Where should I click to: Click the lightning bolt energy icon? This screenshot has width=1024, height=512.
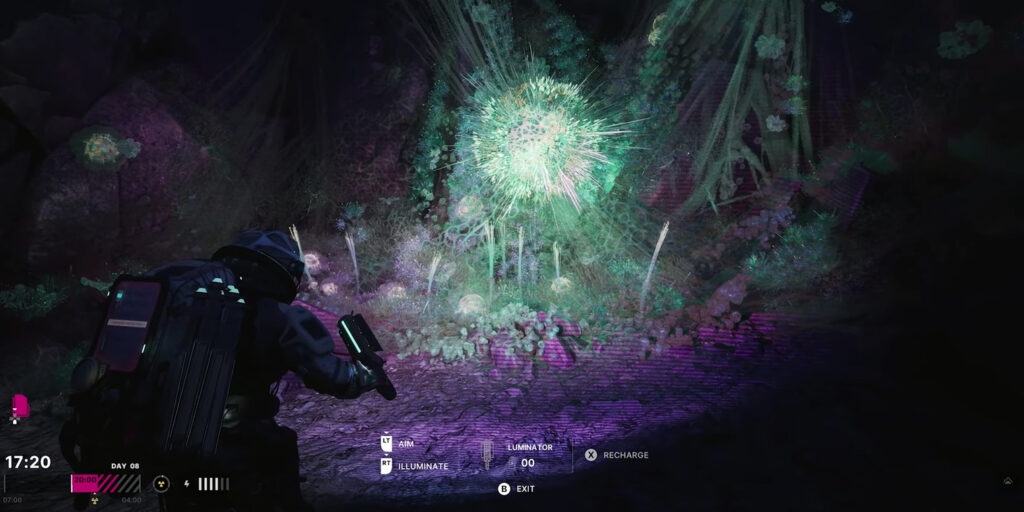(187, 484)
